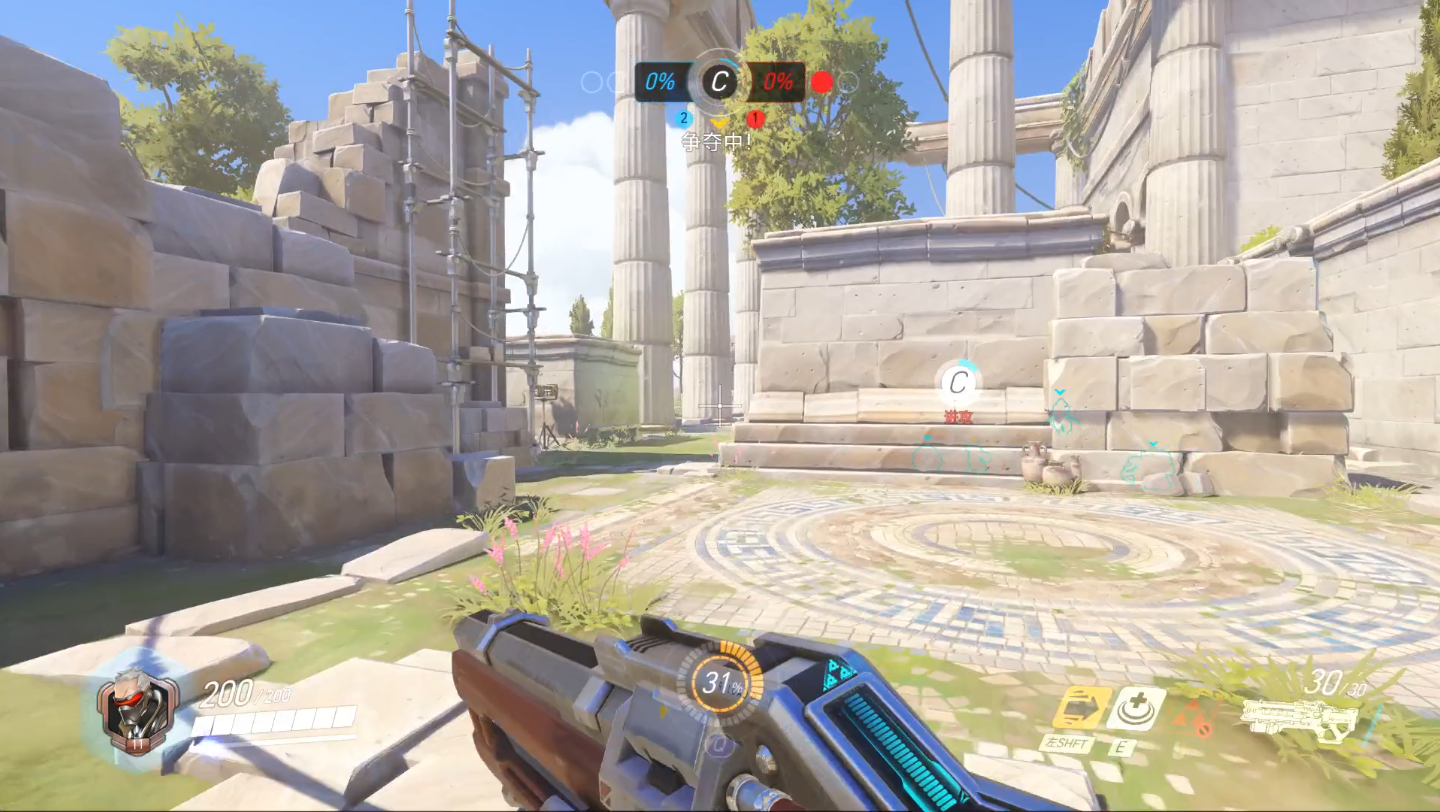The height and width of the screenshot is (812, 1440).
Task: Select the floating C objective waypoint marker
Action: tap(959, 382)
